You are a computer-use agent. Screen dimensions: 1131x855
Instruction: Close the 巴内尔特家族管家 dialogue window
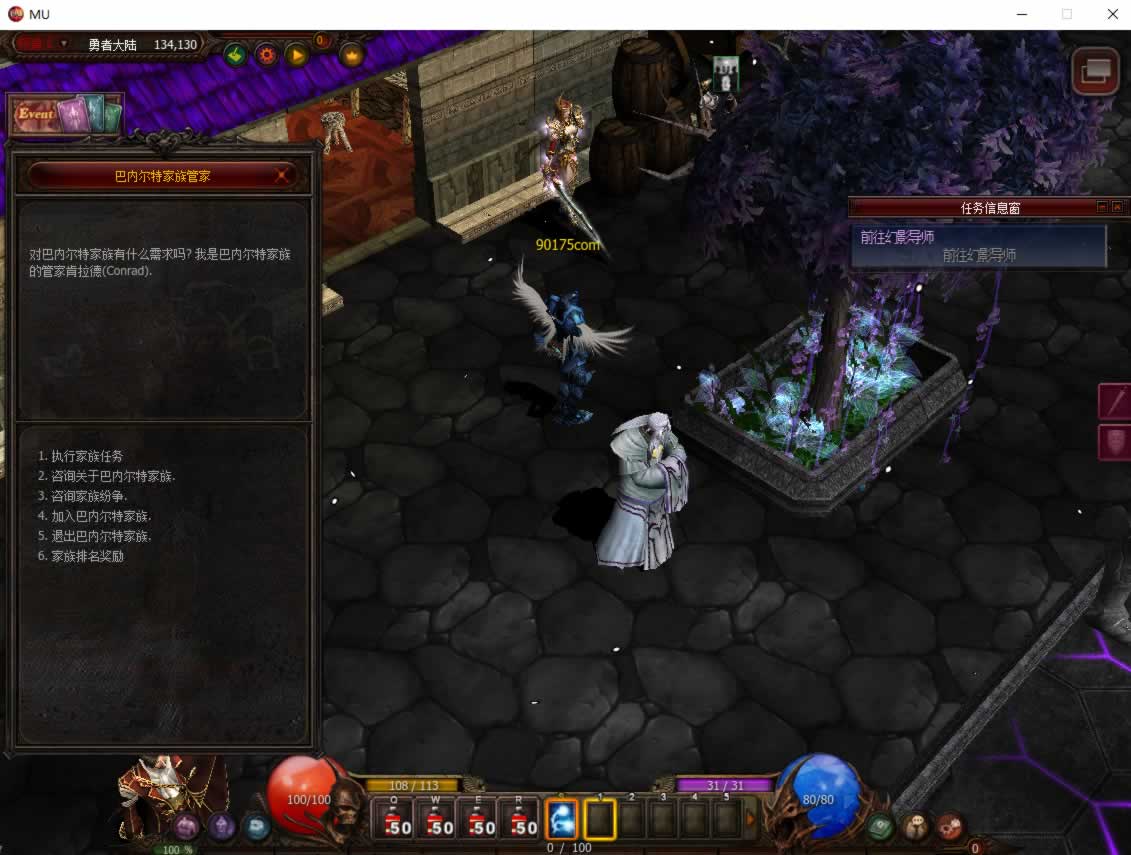[x=283, y=176]
